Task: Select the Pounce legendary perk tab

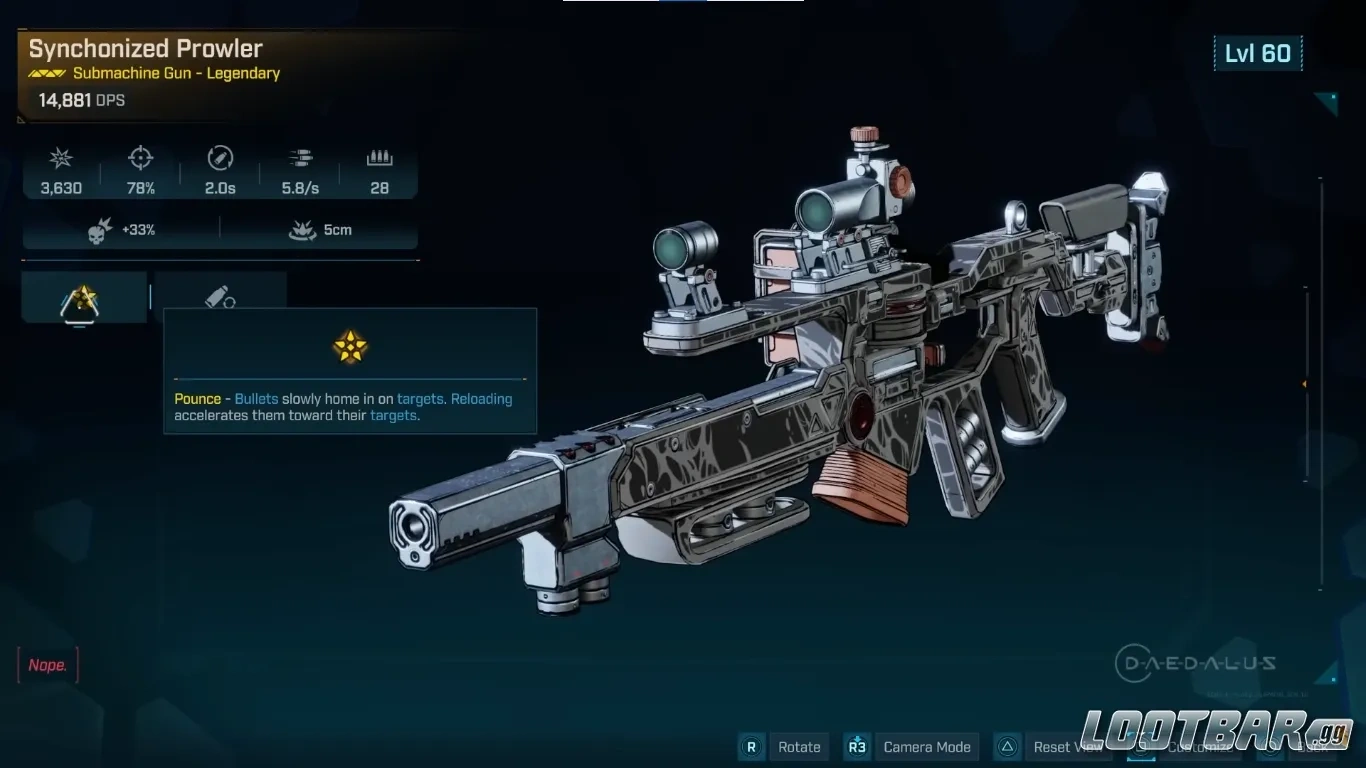Action: point(84,297)
